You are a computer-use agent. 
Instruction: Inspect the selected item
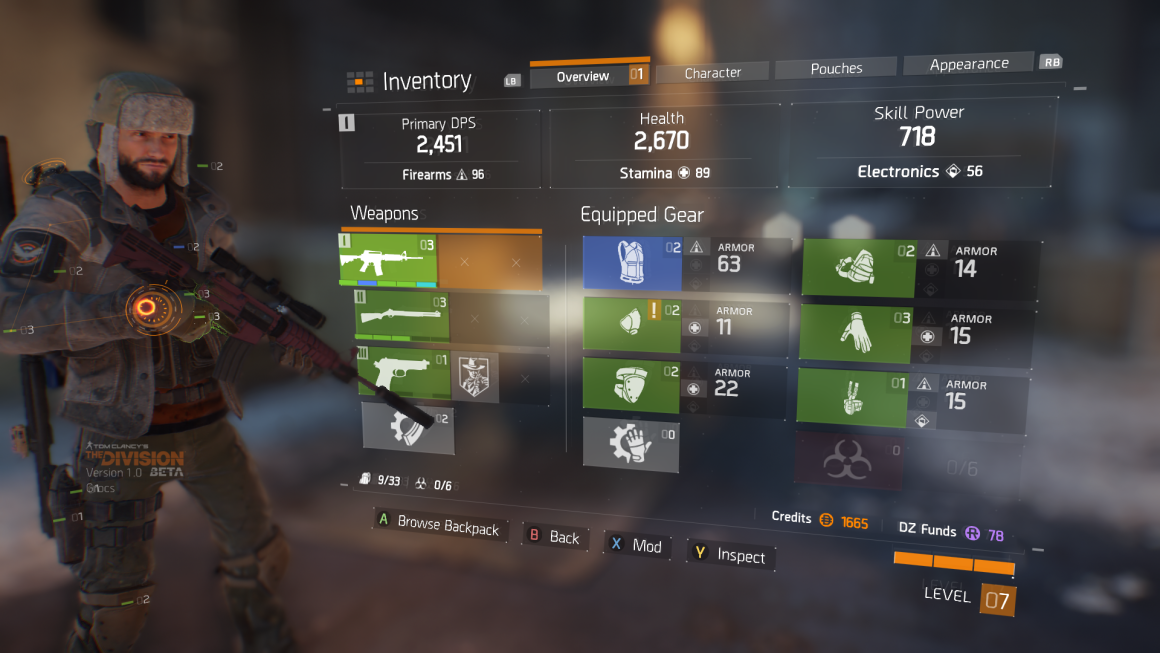pos(730,555)
